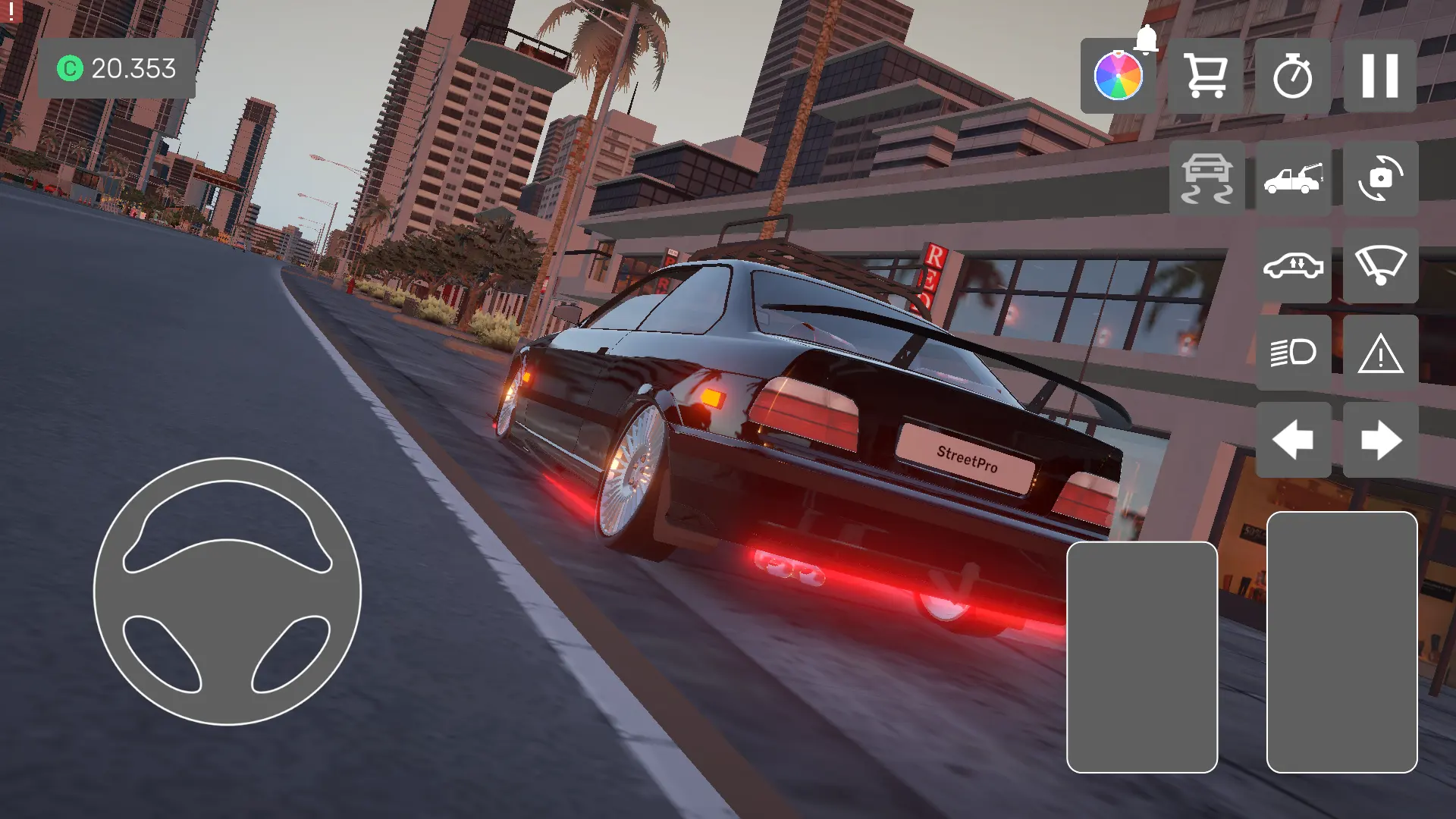Pause the game
1456x819 pixels.
point(1379,76)
